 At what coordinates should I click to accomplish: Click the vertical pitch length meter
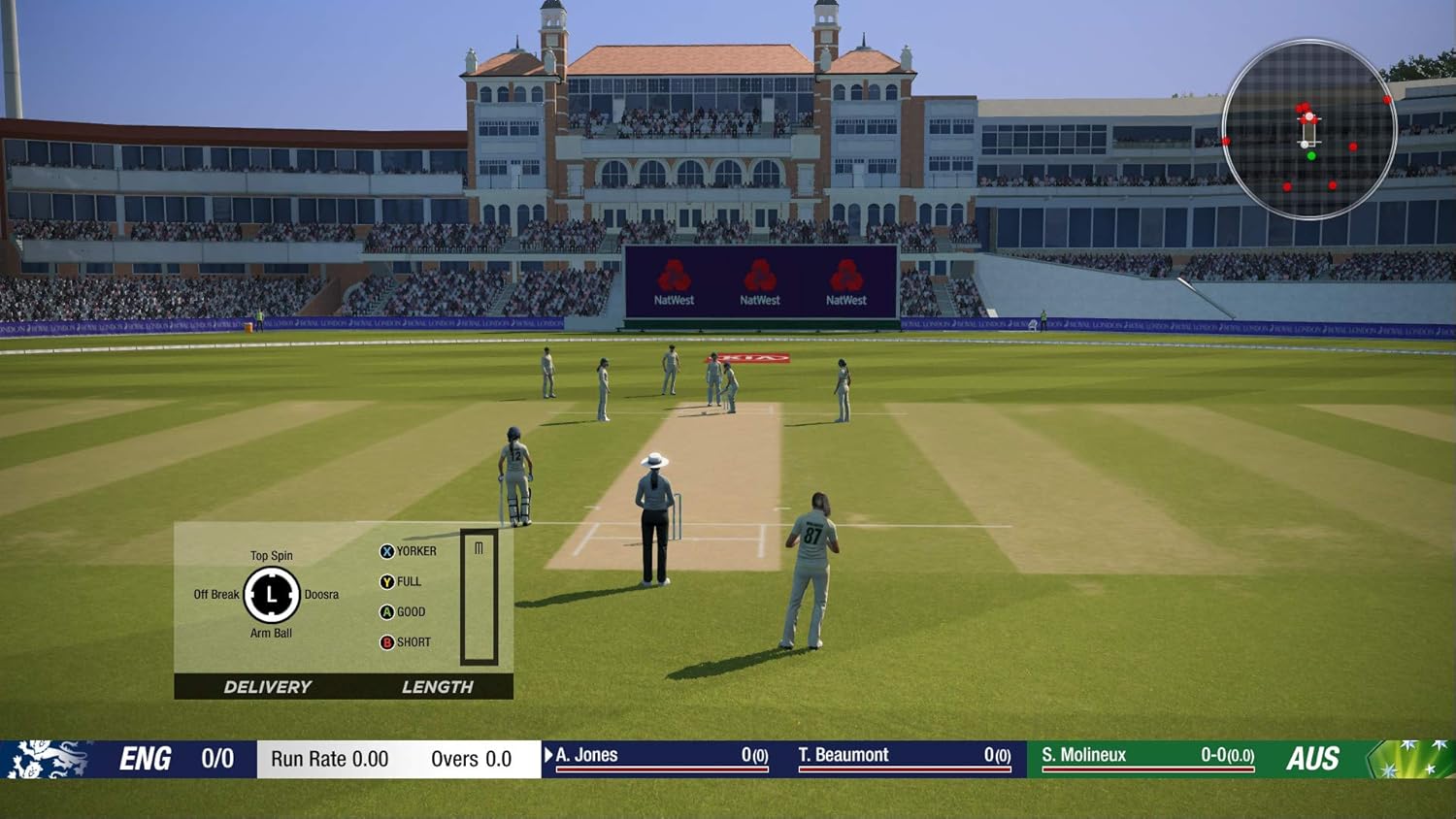click(x=479, y=597)
